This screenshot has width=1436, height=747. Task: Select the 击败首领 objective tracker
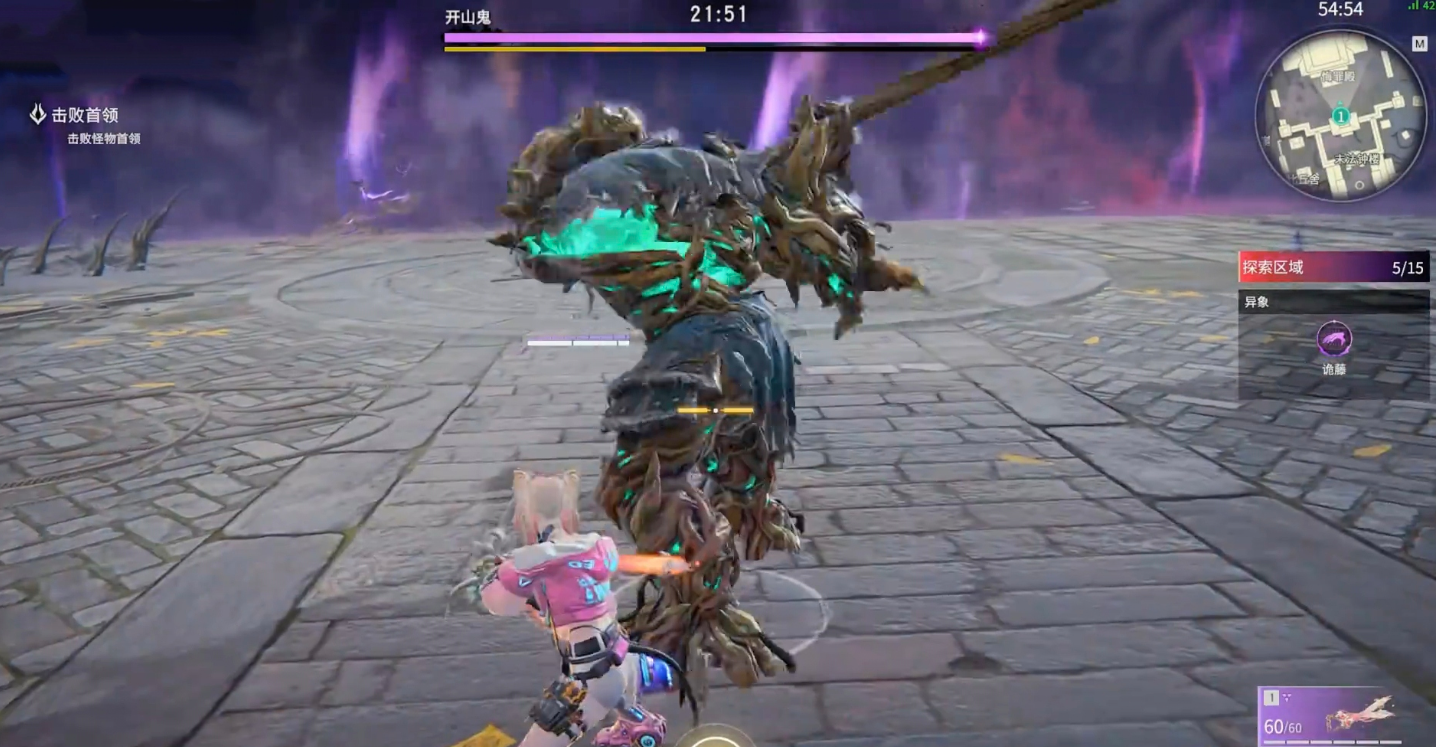point(85,116)
